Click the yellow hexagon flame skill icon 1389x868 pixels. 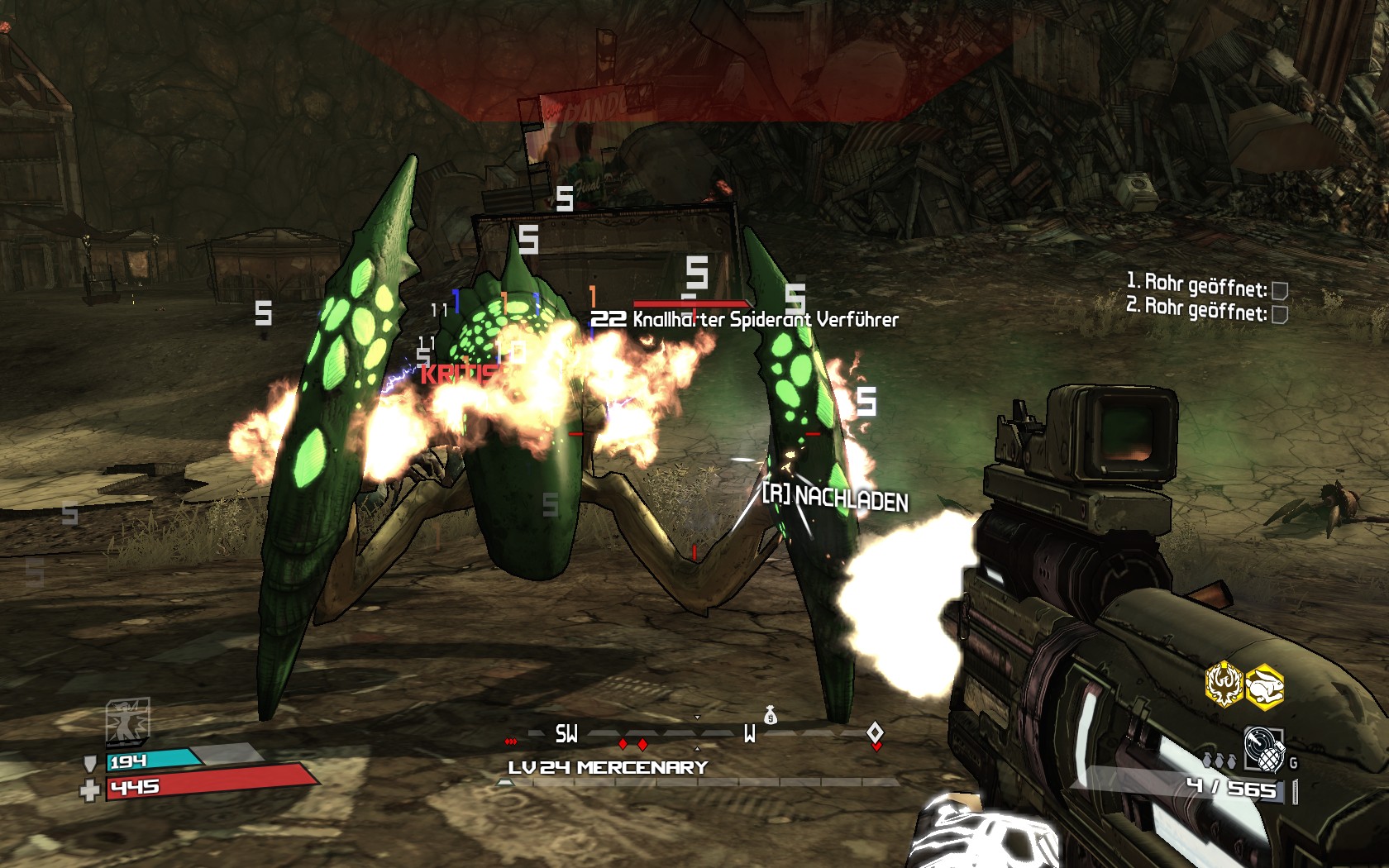tap(1224, 685)
